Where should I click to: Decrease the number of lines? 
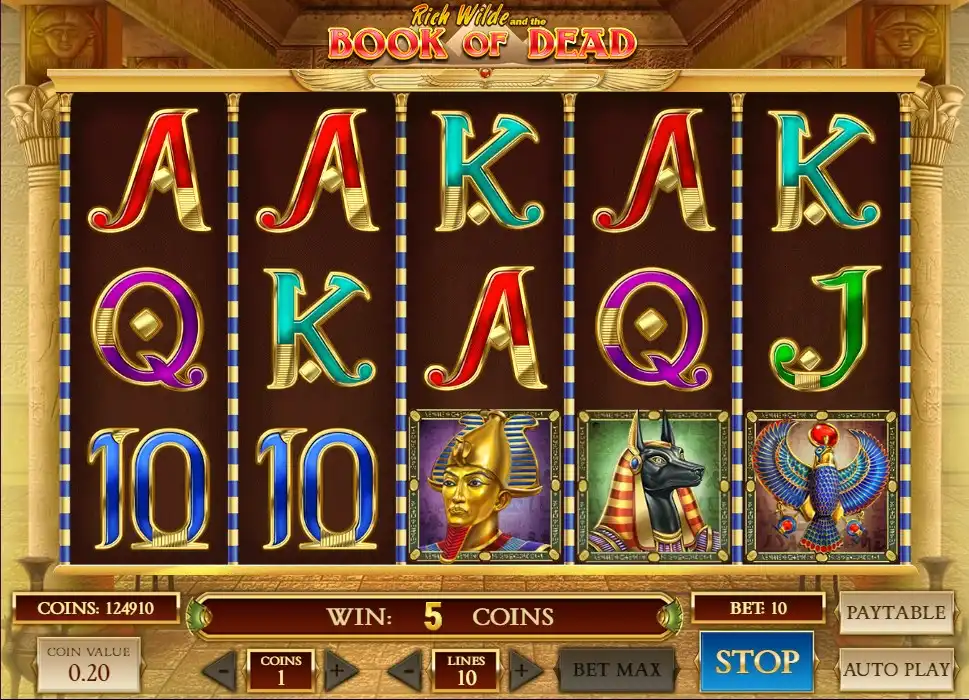tap(406, 669)
